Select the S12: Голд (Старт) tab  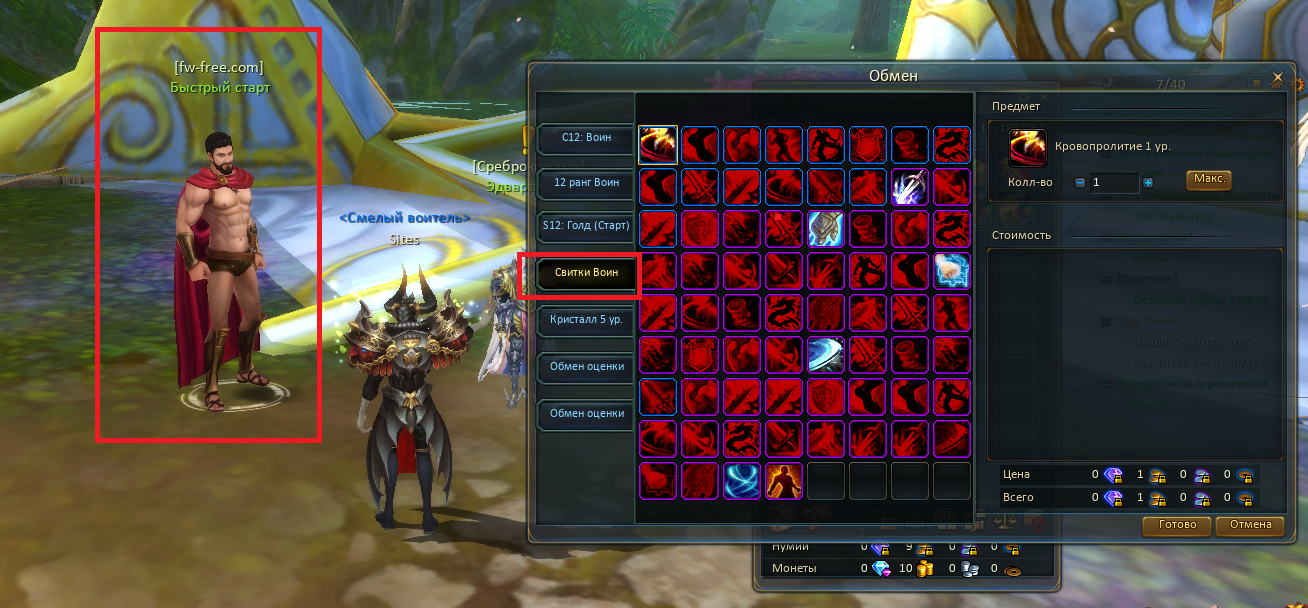[x=586, y=226]
